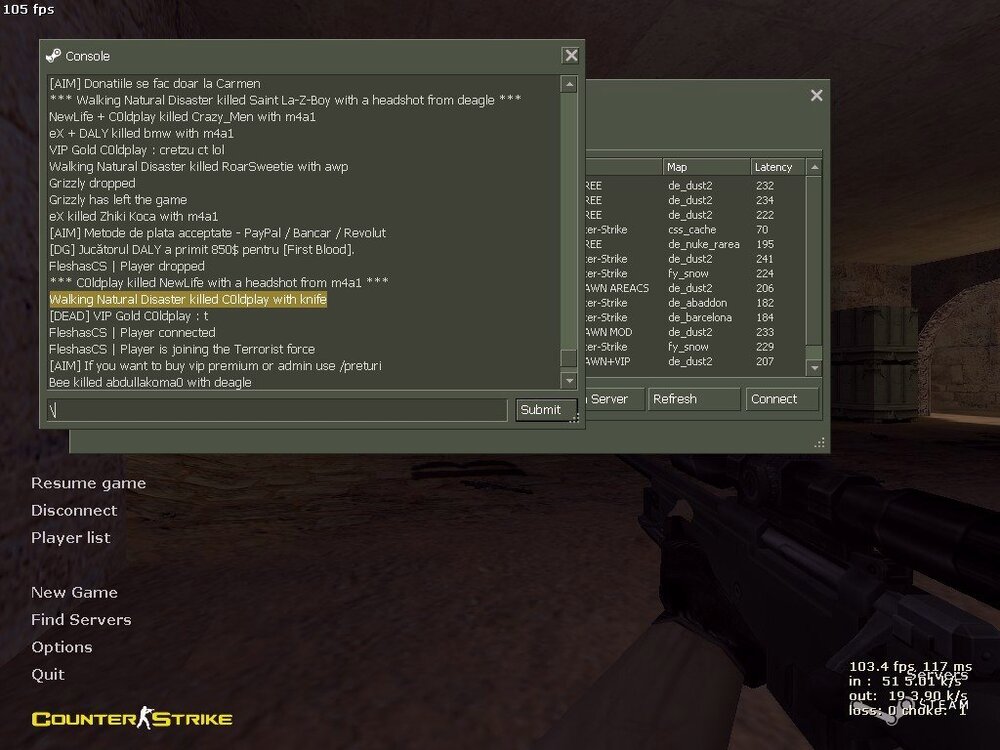Start a New Game
Image resolution: width=1000 pixels, height=750 pixels.
(74, 593)
